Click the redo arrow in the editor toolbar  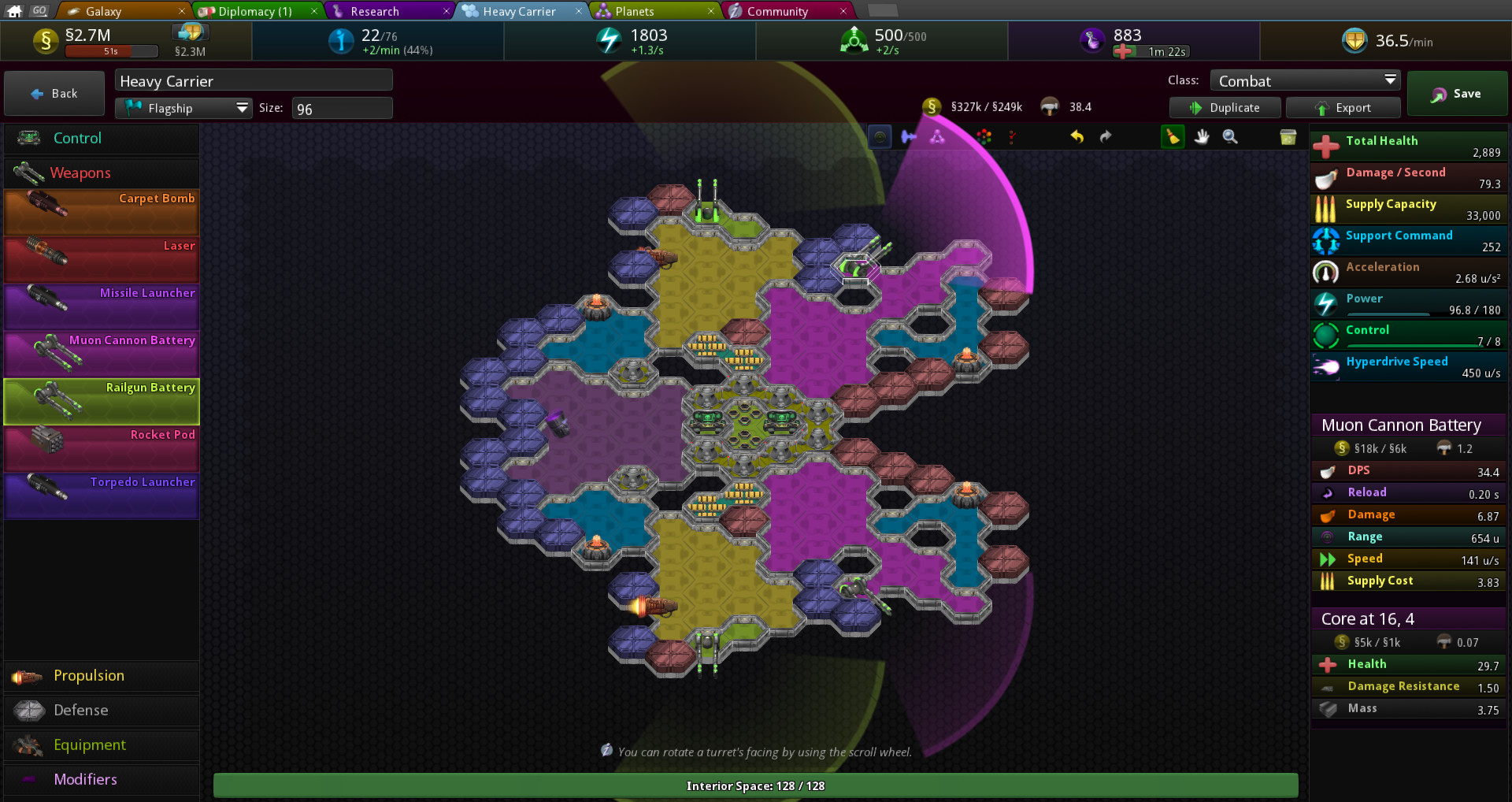pos(1105,136)
